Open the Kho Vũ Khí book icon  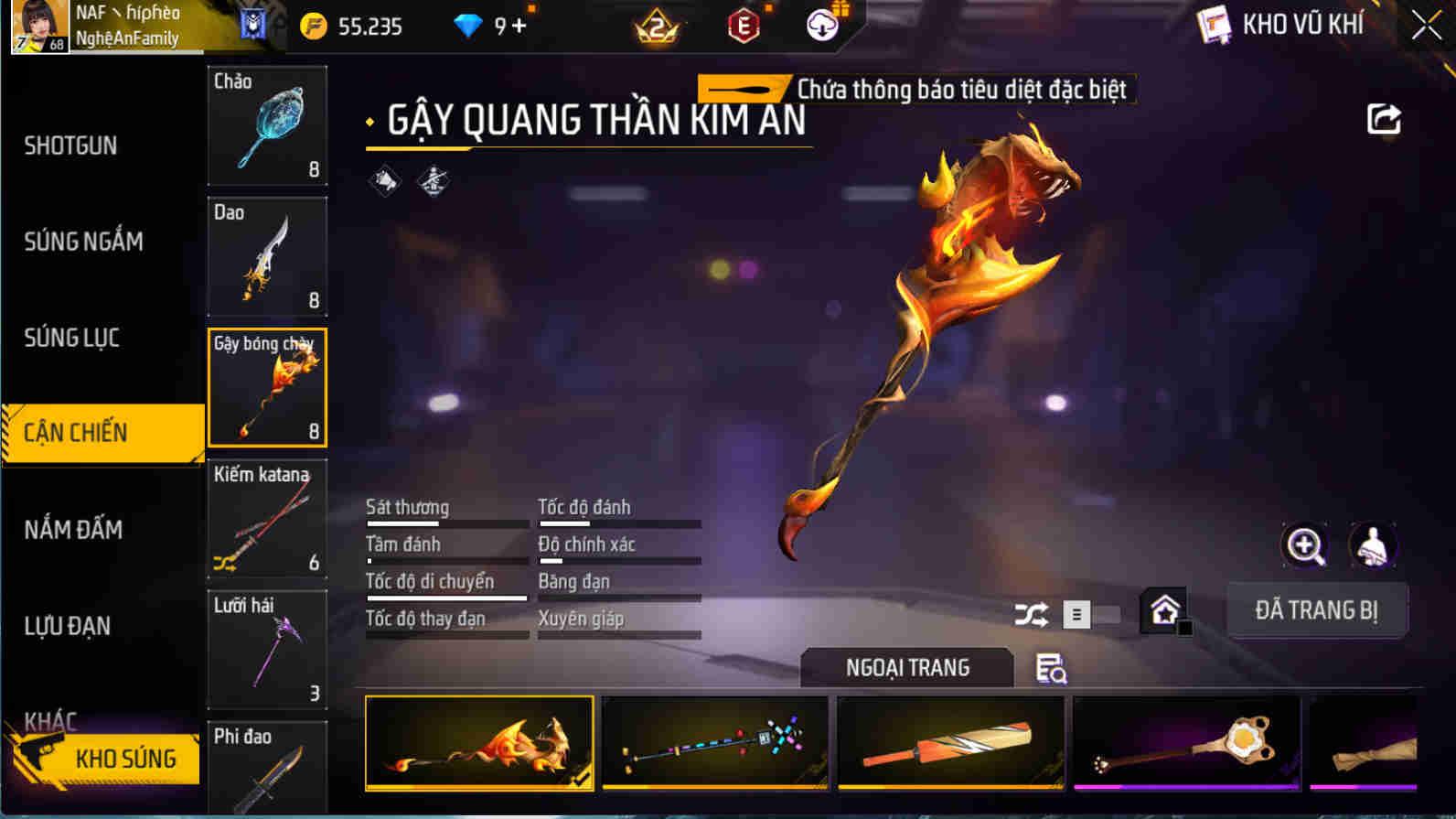(x=1214, y=25)
